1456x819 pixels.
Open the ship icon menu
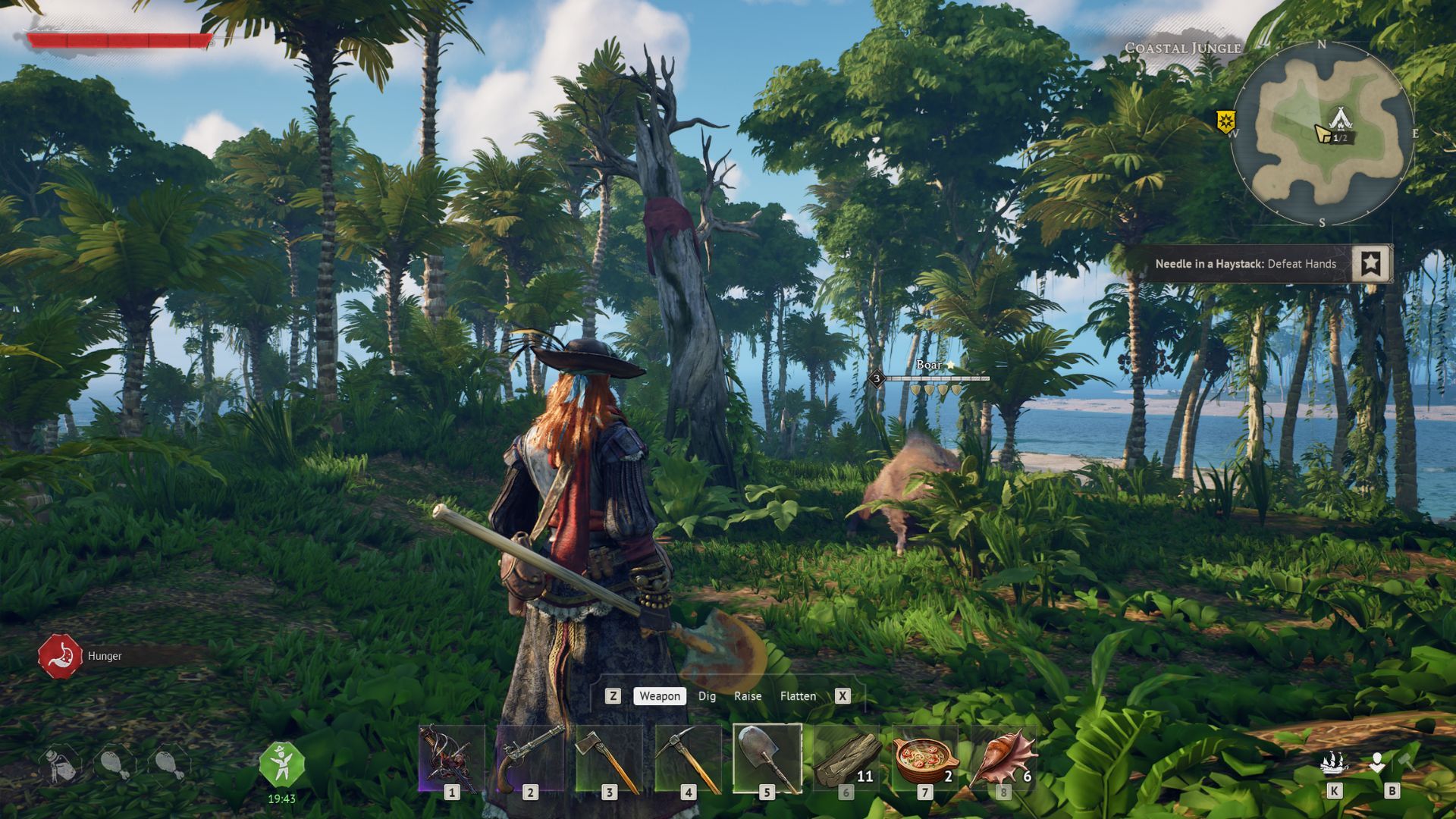coord(1334,763)
